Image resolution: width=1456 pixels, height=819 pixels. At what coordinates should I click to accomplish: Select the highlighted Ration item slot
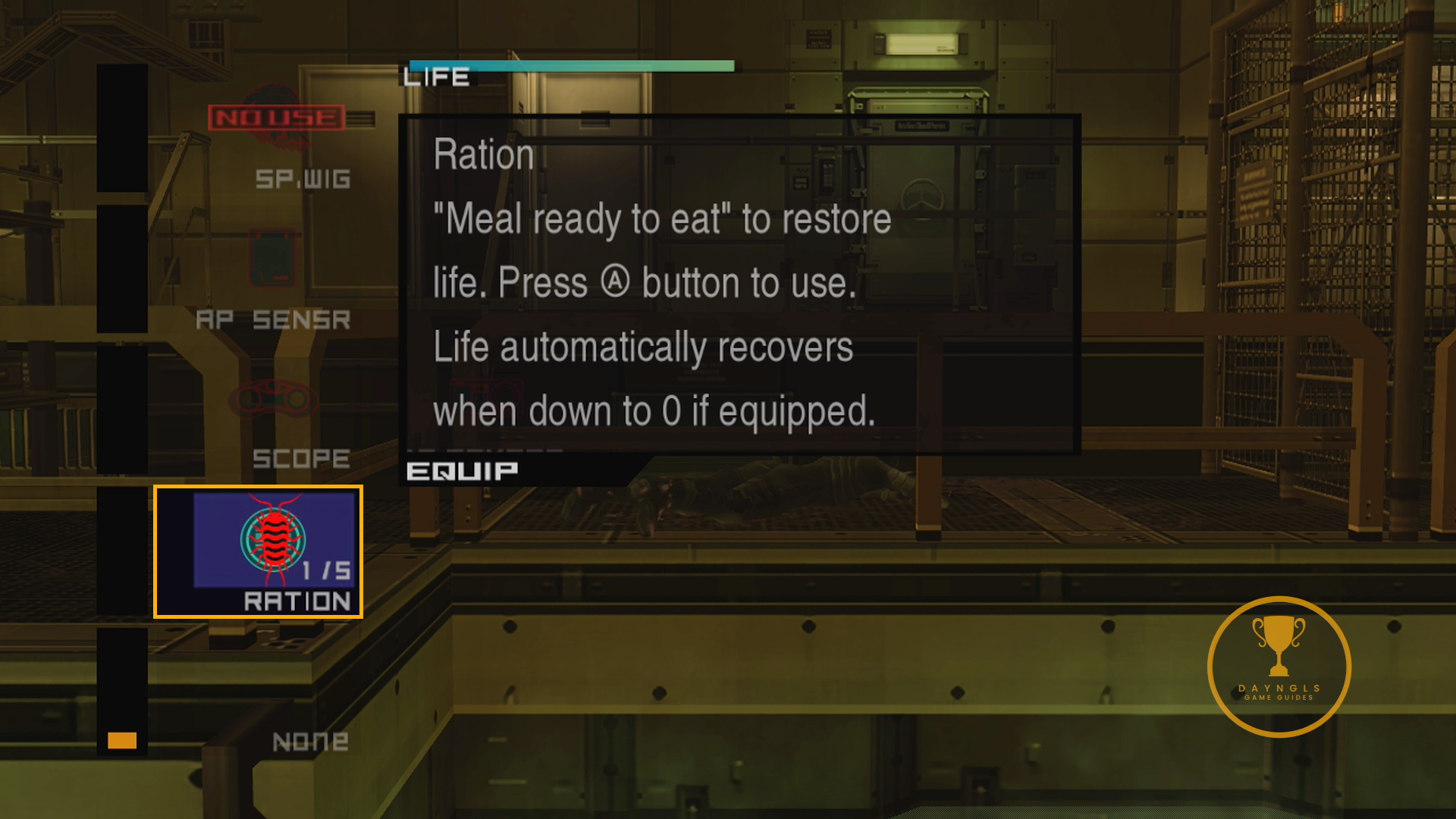(x=258, y=551)
